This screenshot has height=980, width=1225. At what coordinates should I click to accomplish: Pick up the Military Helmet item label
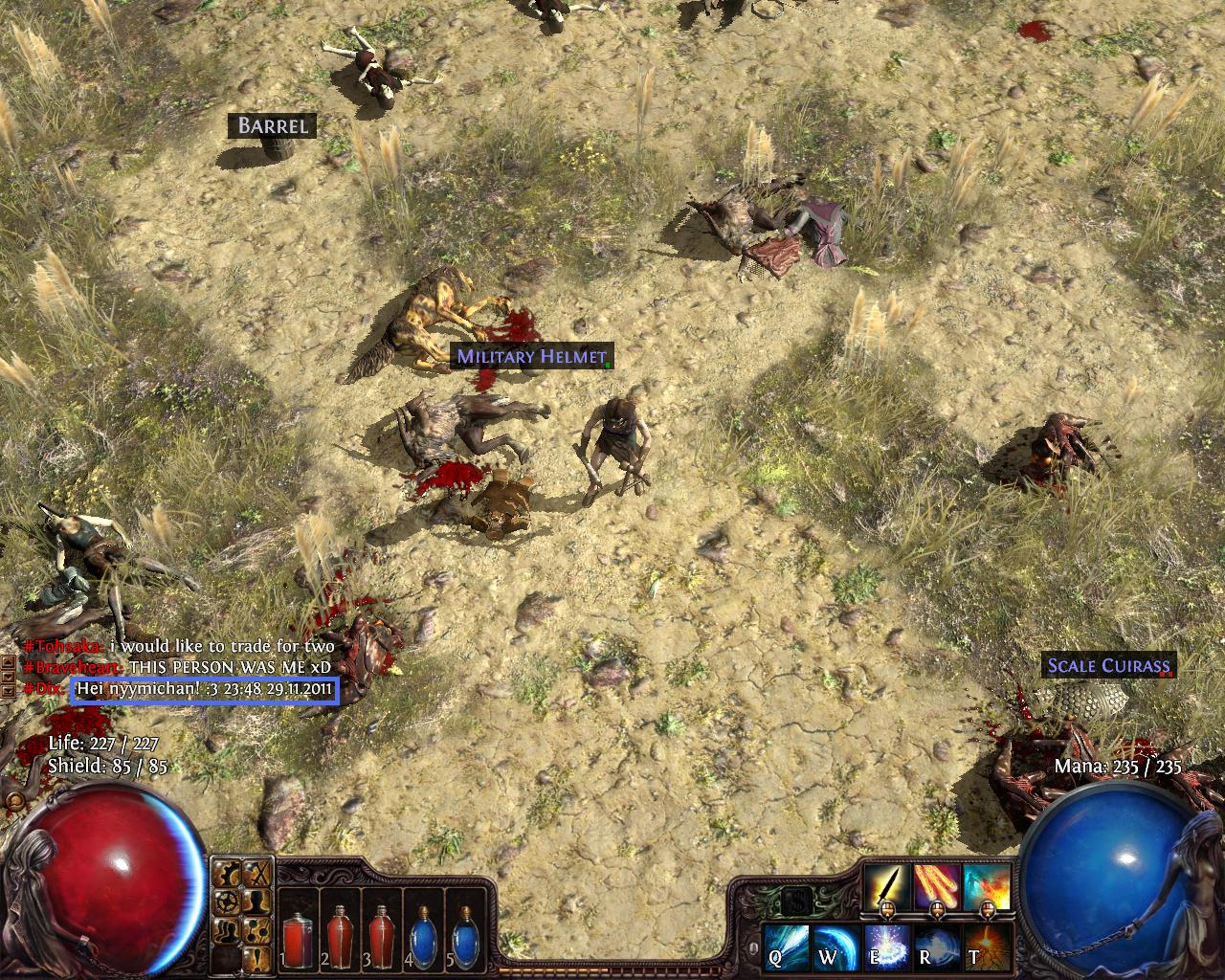pyautogui.click(x=531, y=357)
